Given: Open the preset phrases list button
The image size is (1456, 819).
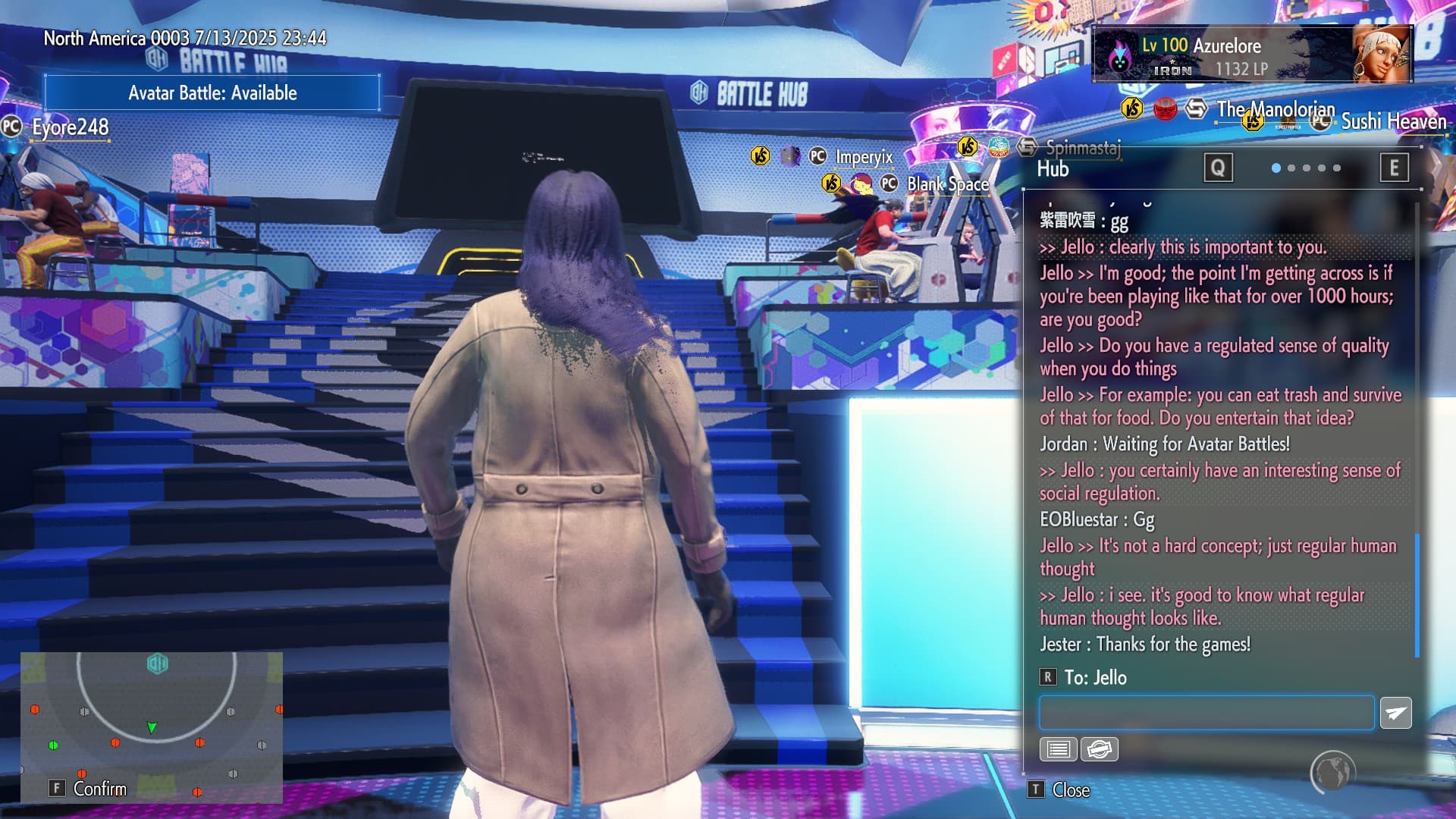Looking at the screenshot, I should click(1058, 749).
